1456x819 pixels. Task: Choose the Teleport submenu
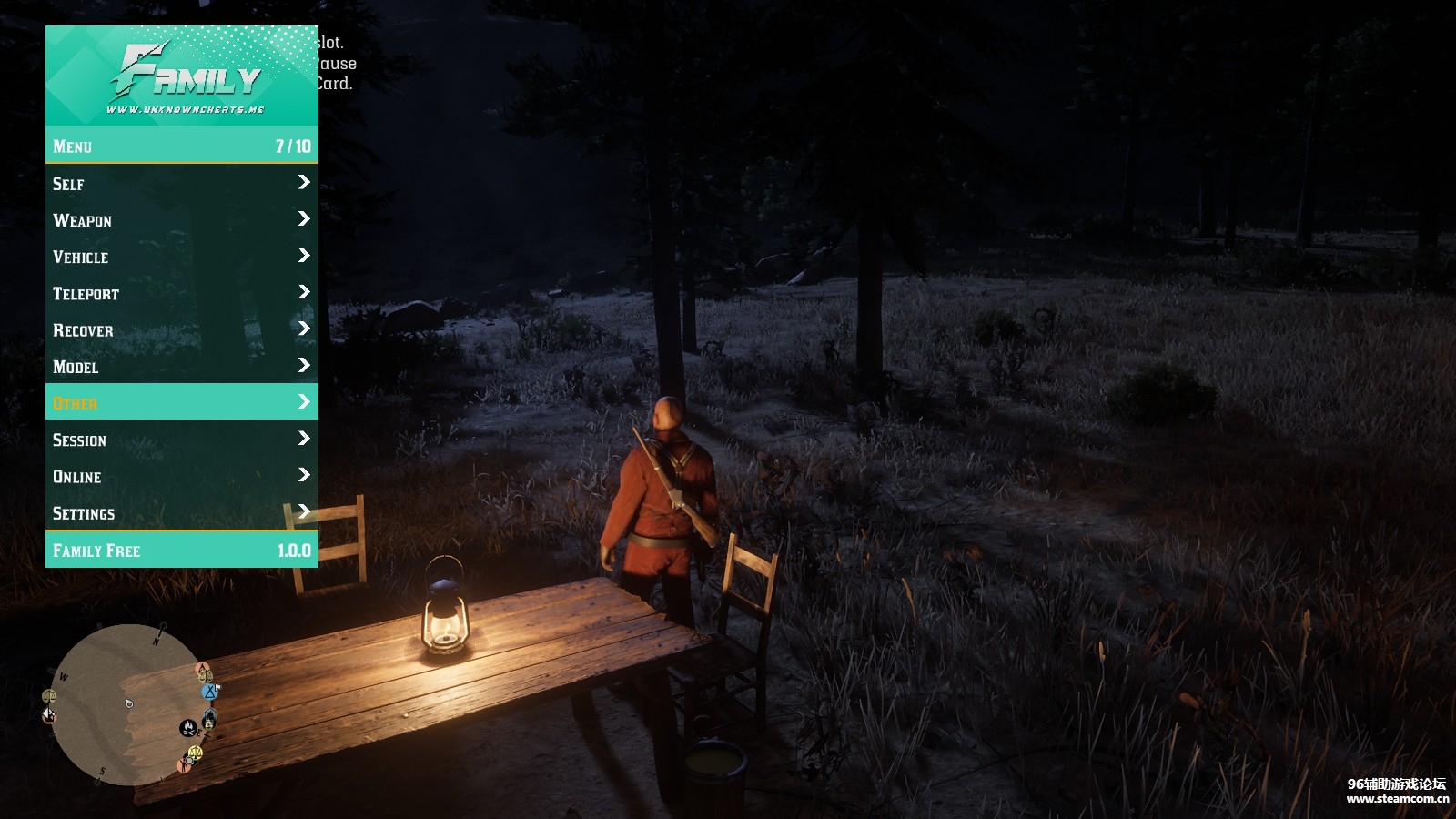point(181,293)
